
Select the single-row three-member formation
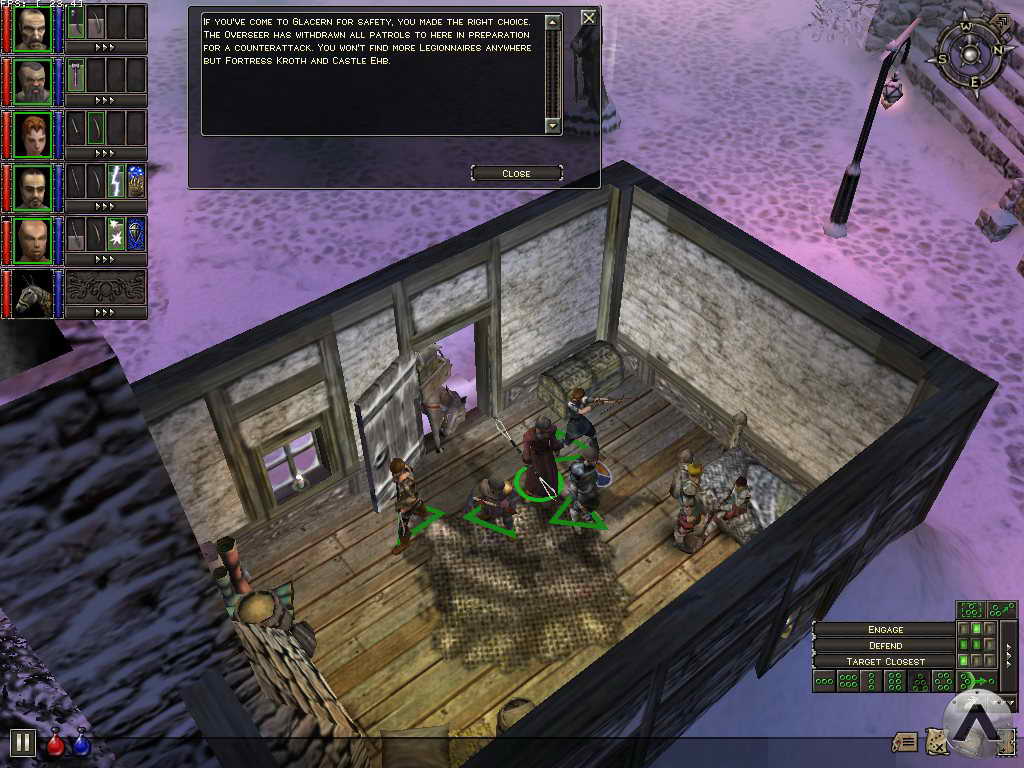[x=824, y=682]
